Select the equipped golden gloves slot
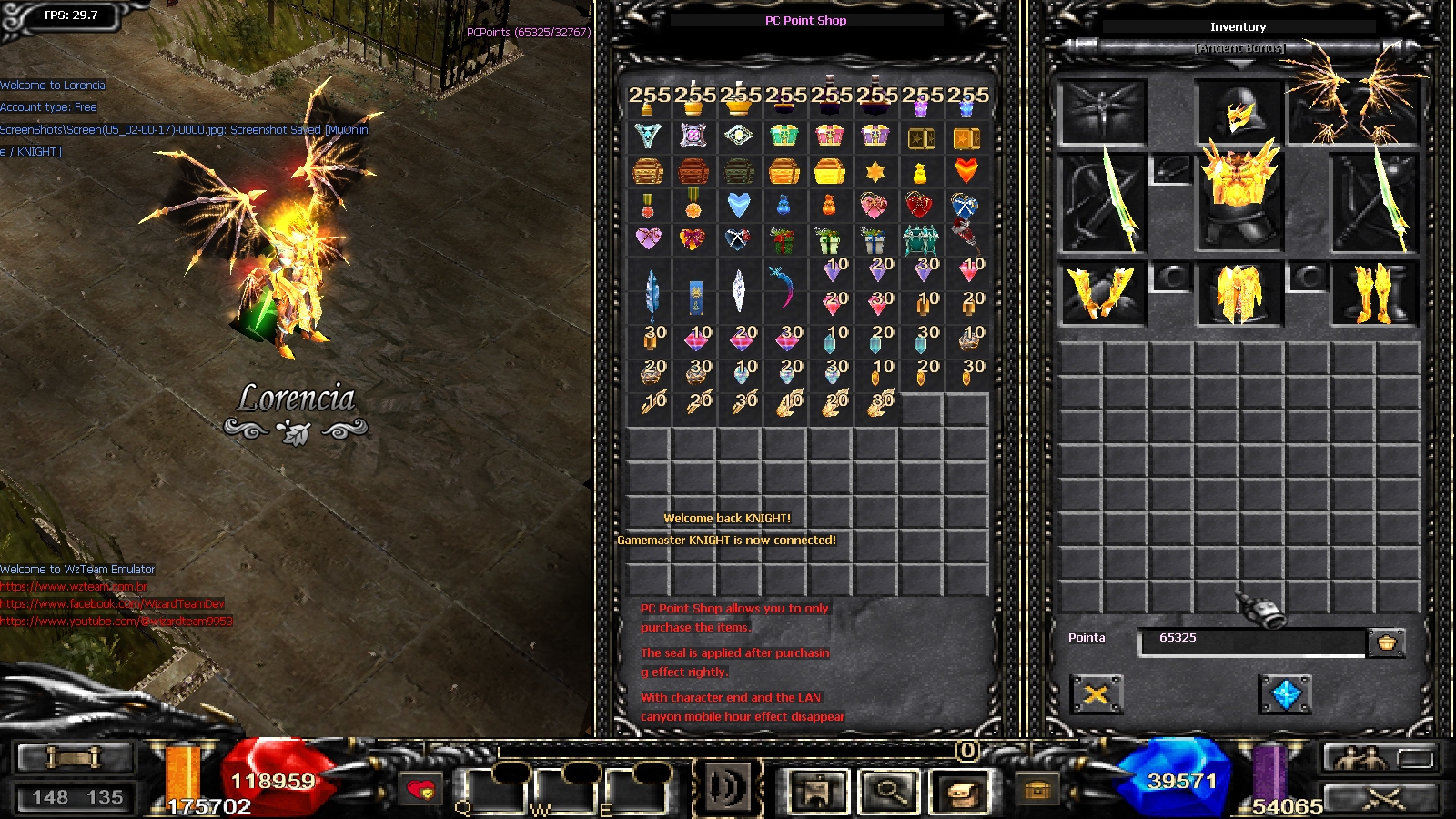 point(1102,293)
